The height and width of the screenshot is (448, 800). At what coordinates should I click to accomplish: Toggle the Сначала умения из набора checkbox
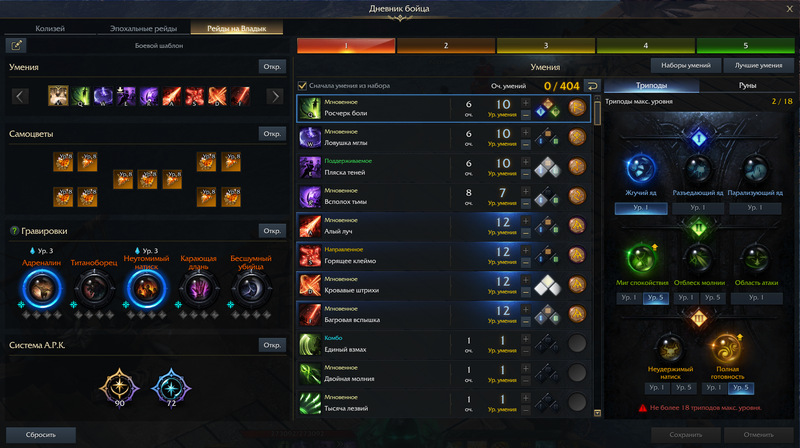[303, 86]
